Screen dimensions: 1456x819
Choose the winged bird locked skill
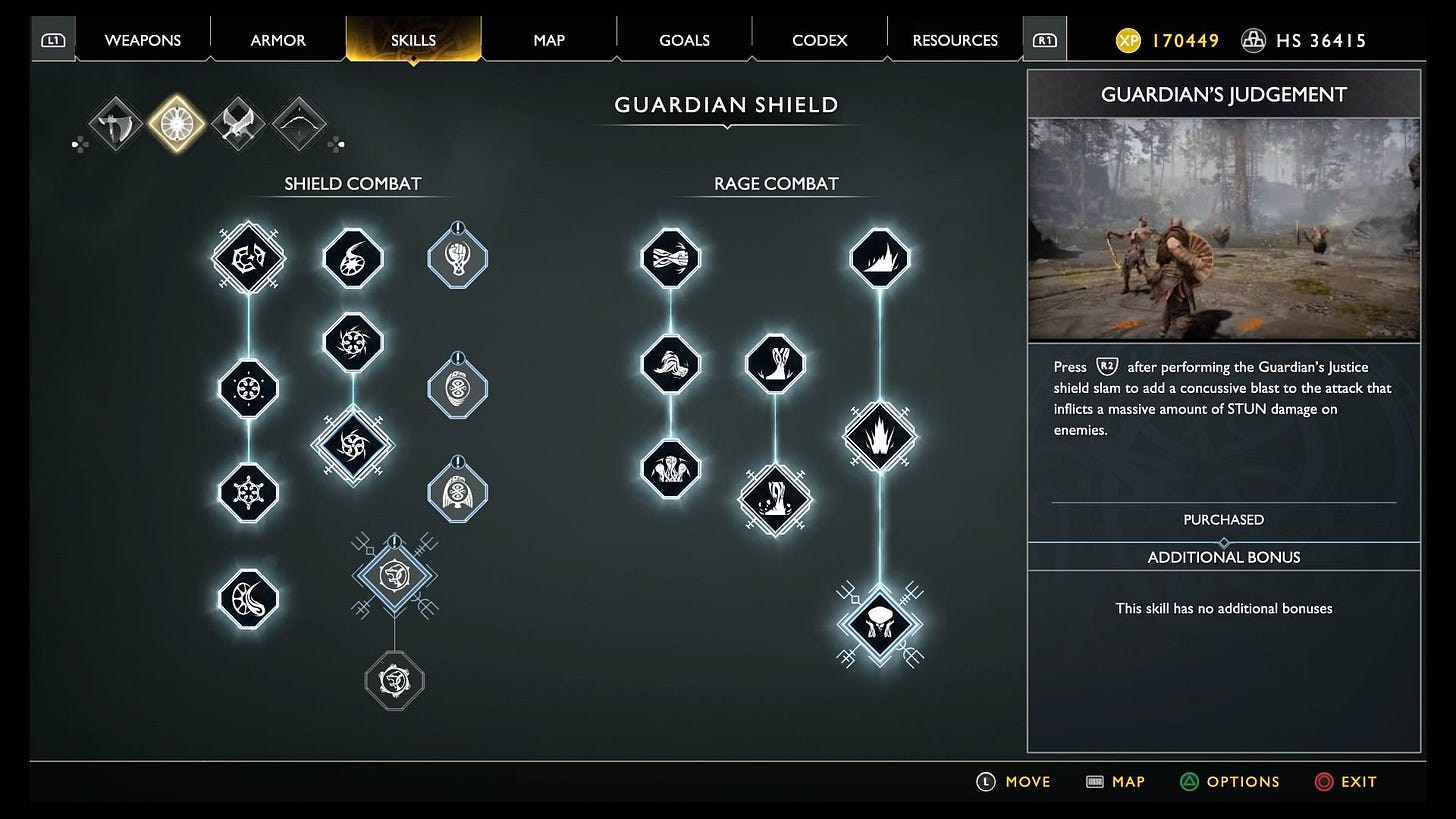click(457, 492)
